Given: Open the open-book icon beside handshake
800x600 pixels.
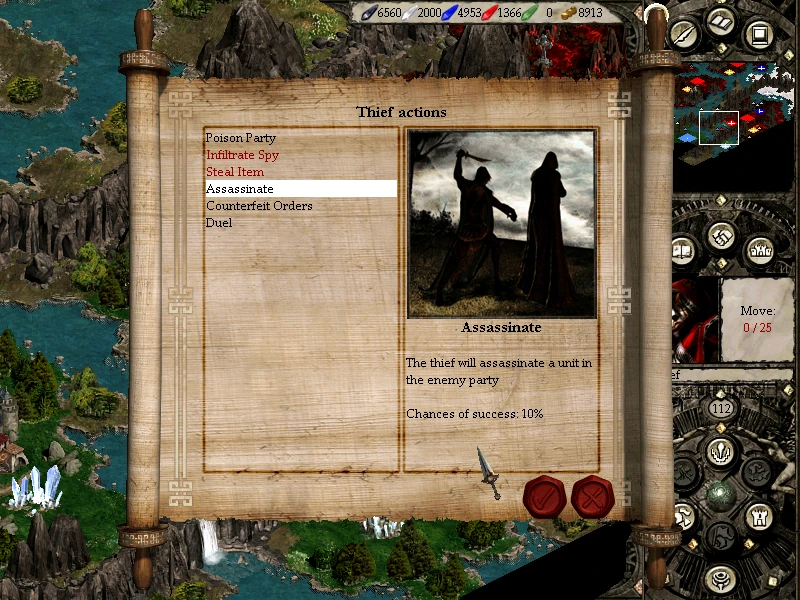Looking at the screenshot, I should [685, 248].
